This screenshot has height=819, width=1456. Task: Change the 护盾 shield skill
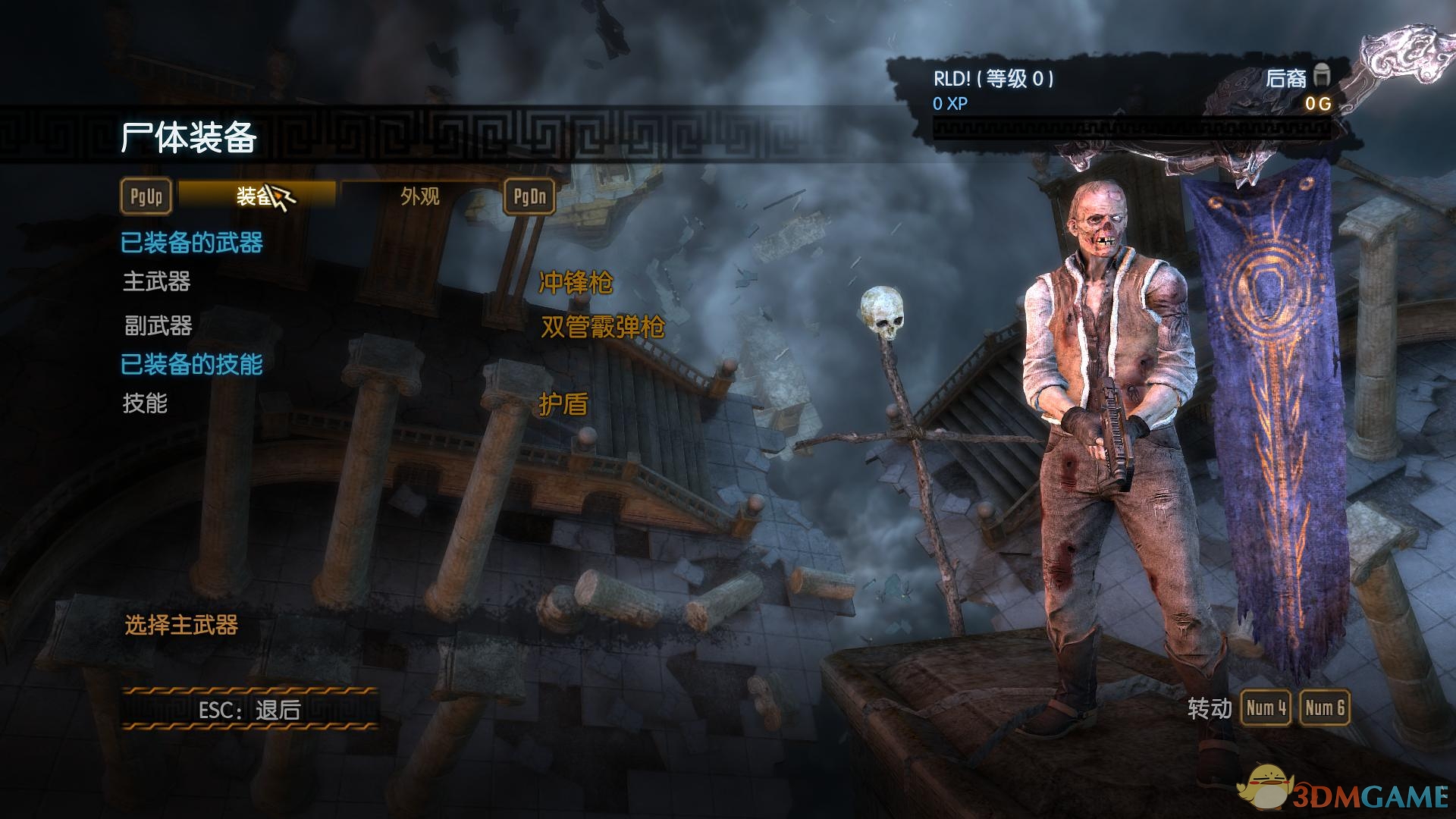[x=563, y=404]
